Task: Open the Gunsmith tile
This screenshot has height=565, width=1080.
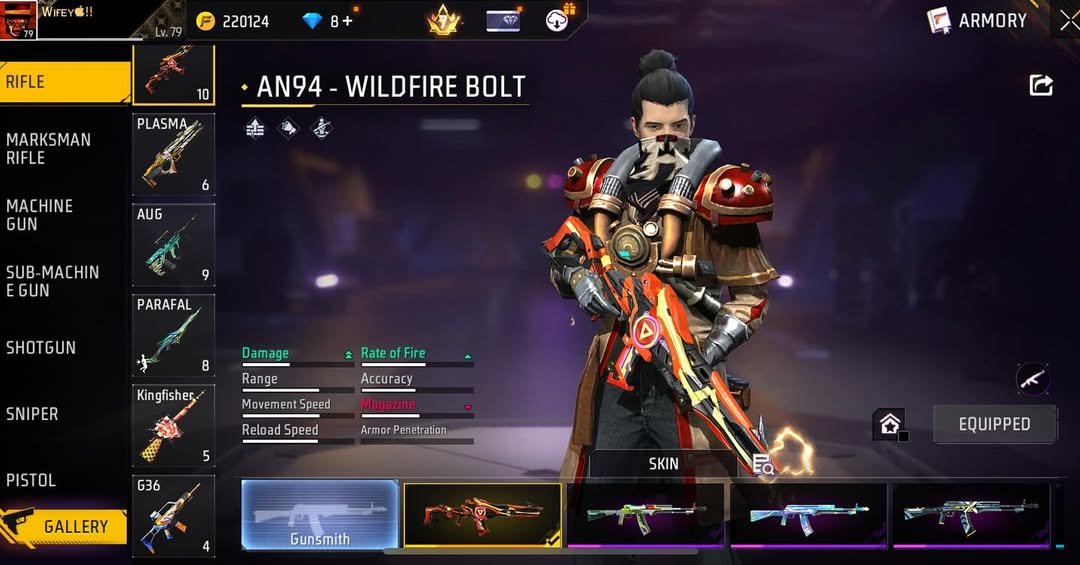Action: [320, 515]
